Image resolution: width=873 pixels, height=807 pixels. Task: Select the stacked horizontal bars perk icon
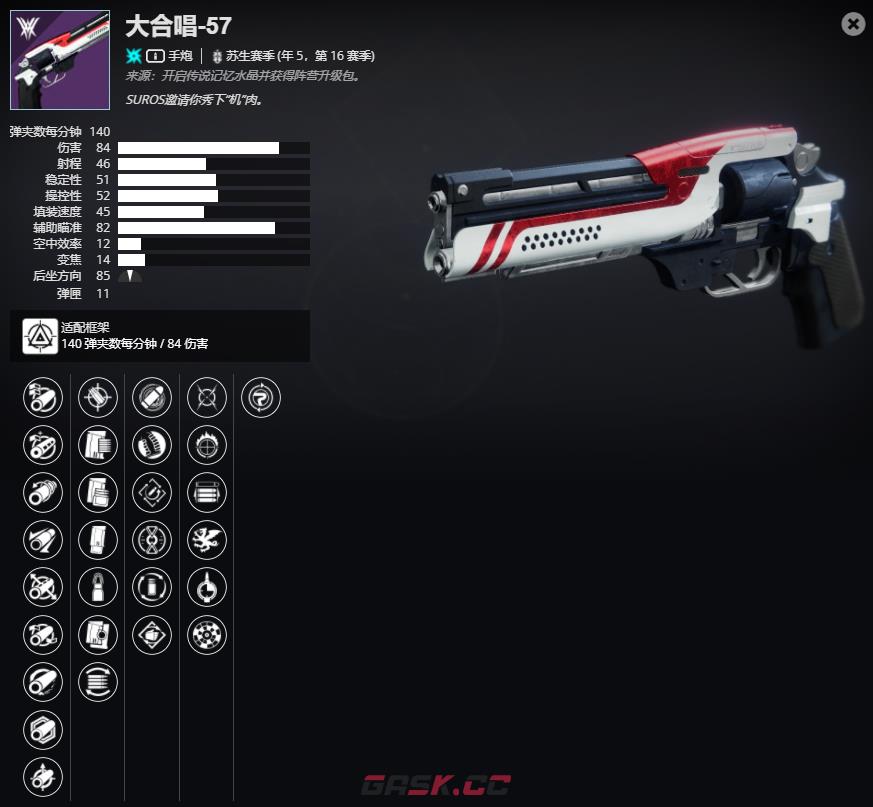(x=207, y=492)
